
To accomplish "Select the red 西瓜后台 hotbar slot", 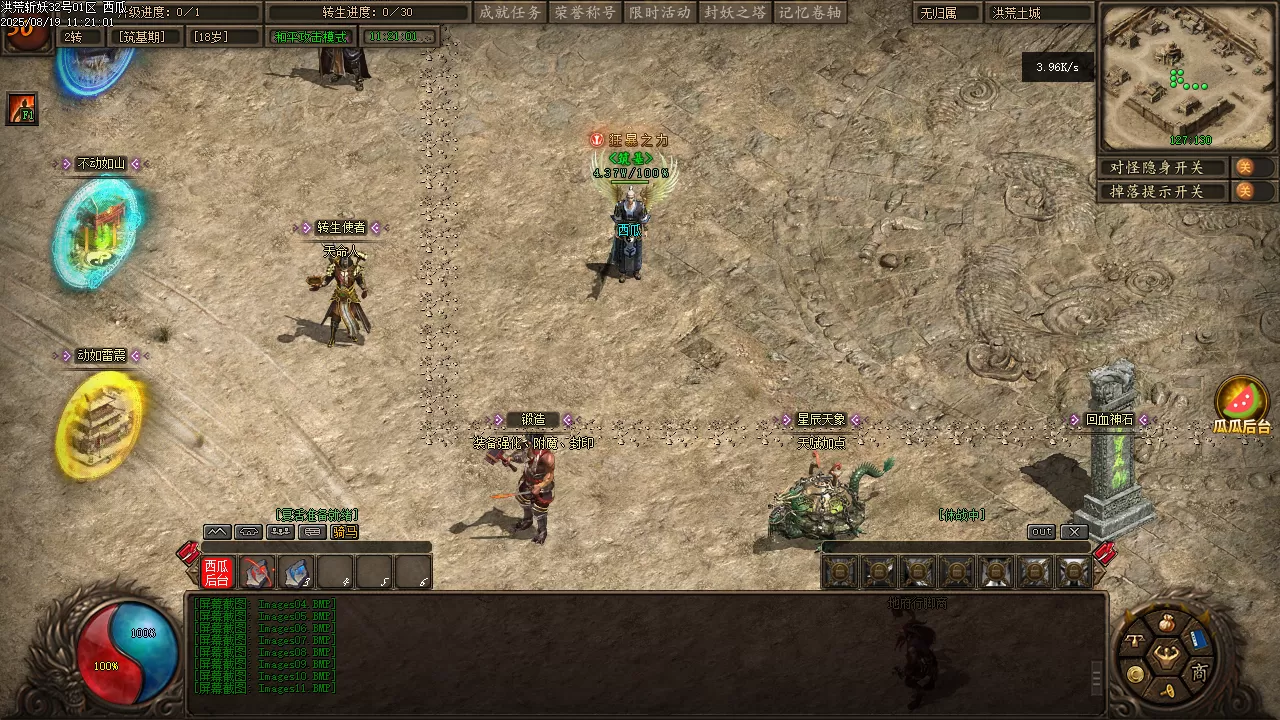I will click(217, 572).
